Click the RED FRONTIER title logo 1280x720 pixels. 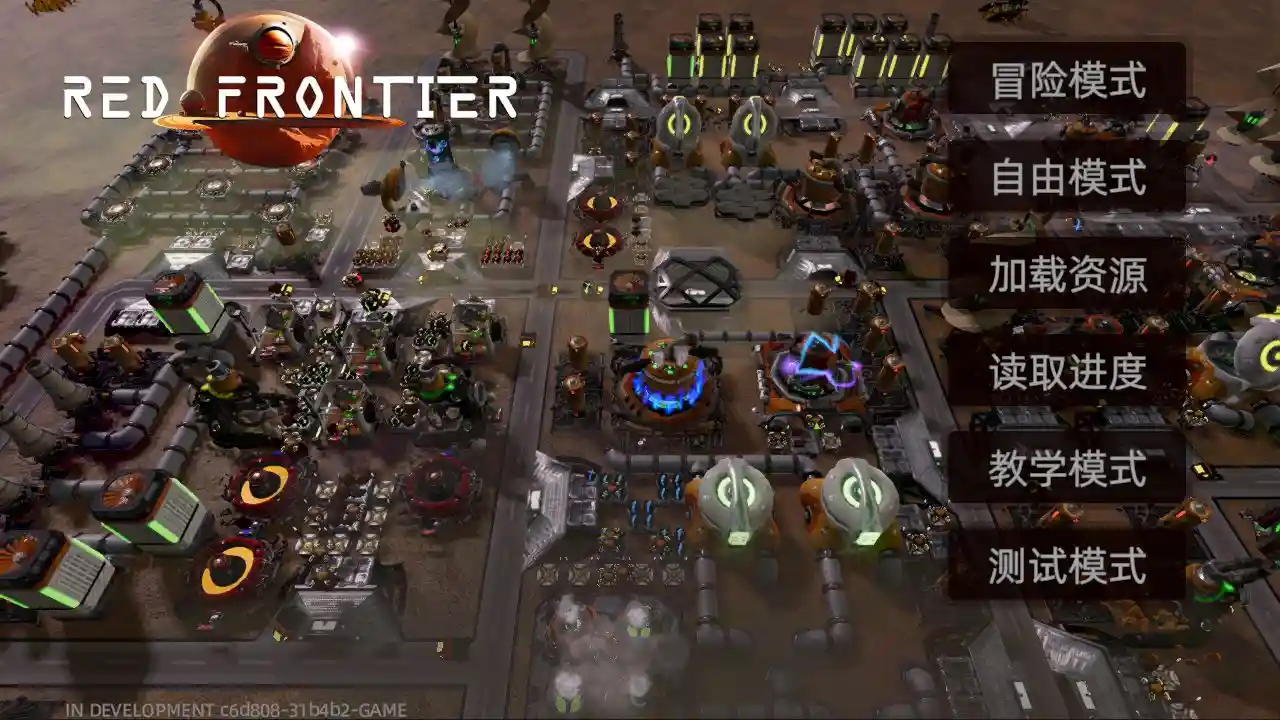(x=290, y=97)
